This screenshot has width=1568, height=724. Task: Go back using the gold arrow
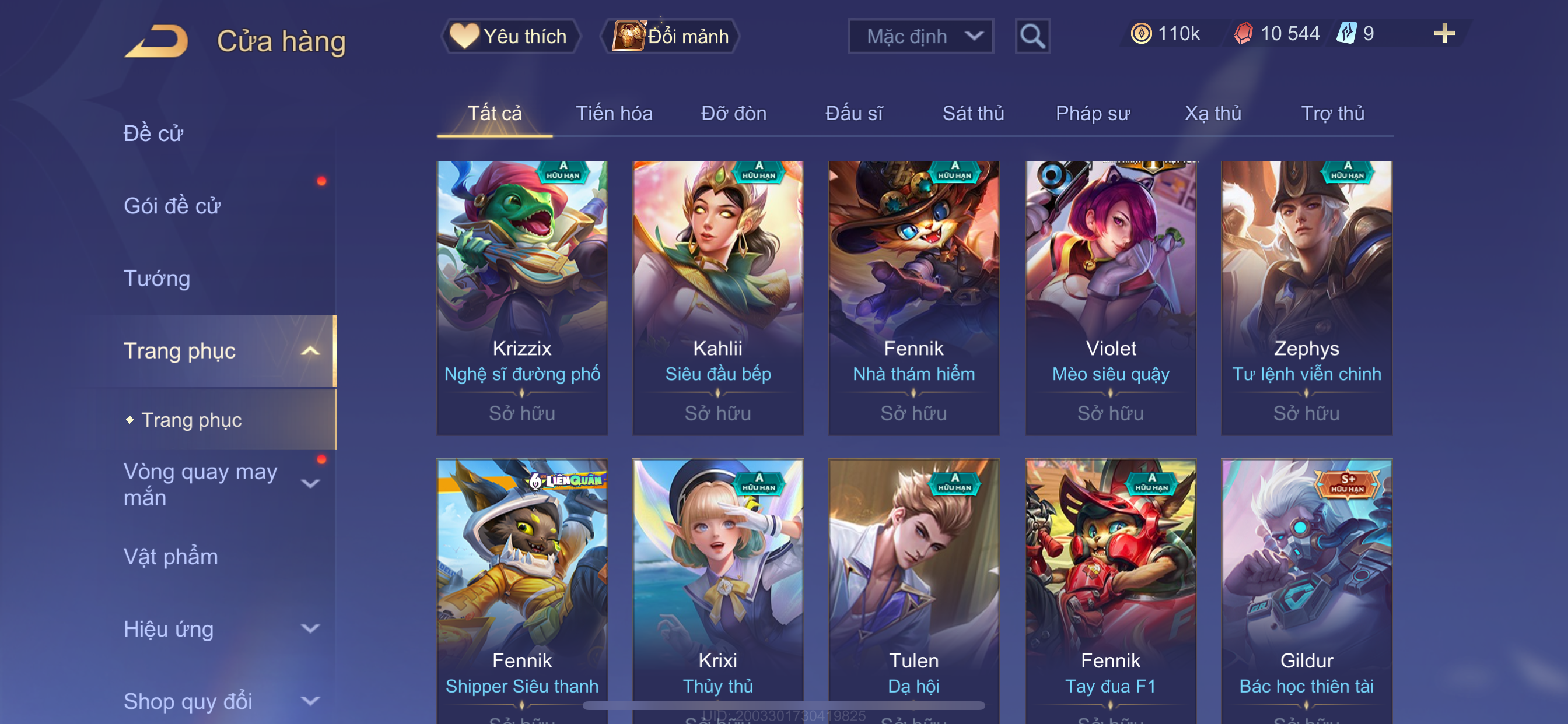[156, 41]
